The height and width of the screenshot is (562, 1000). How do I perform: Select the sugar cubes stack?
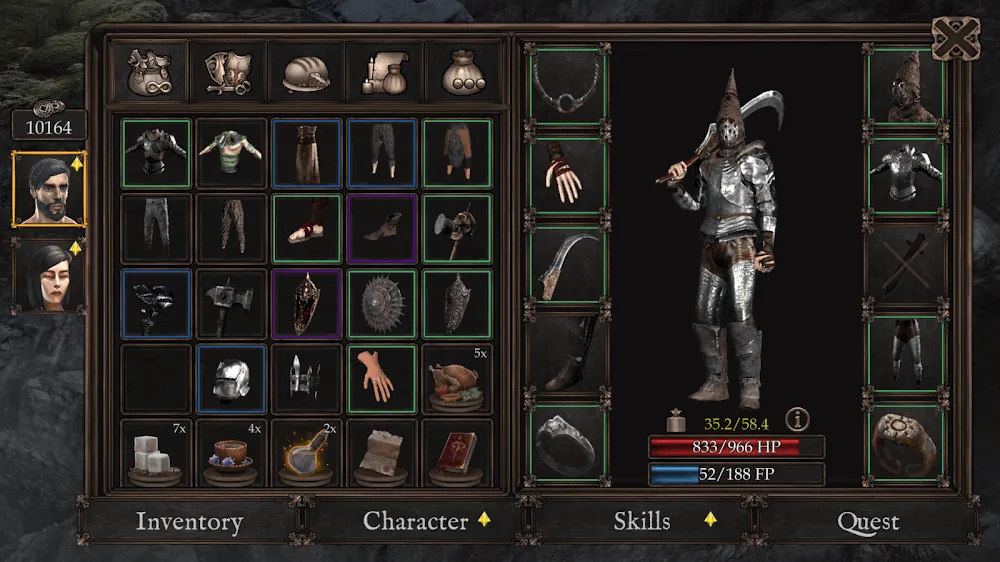coord(155,455)
